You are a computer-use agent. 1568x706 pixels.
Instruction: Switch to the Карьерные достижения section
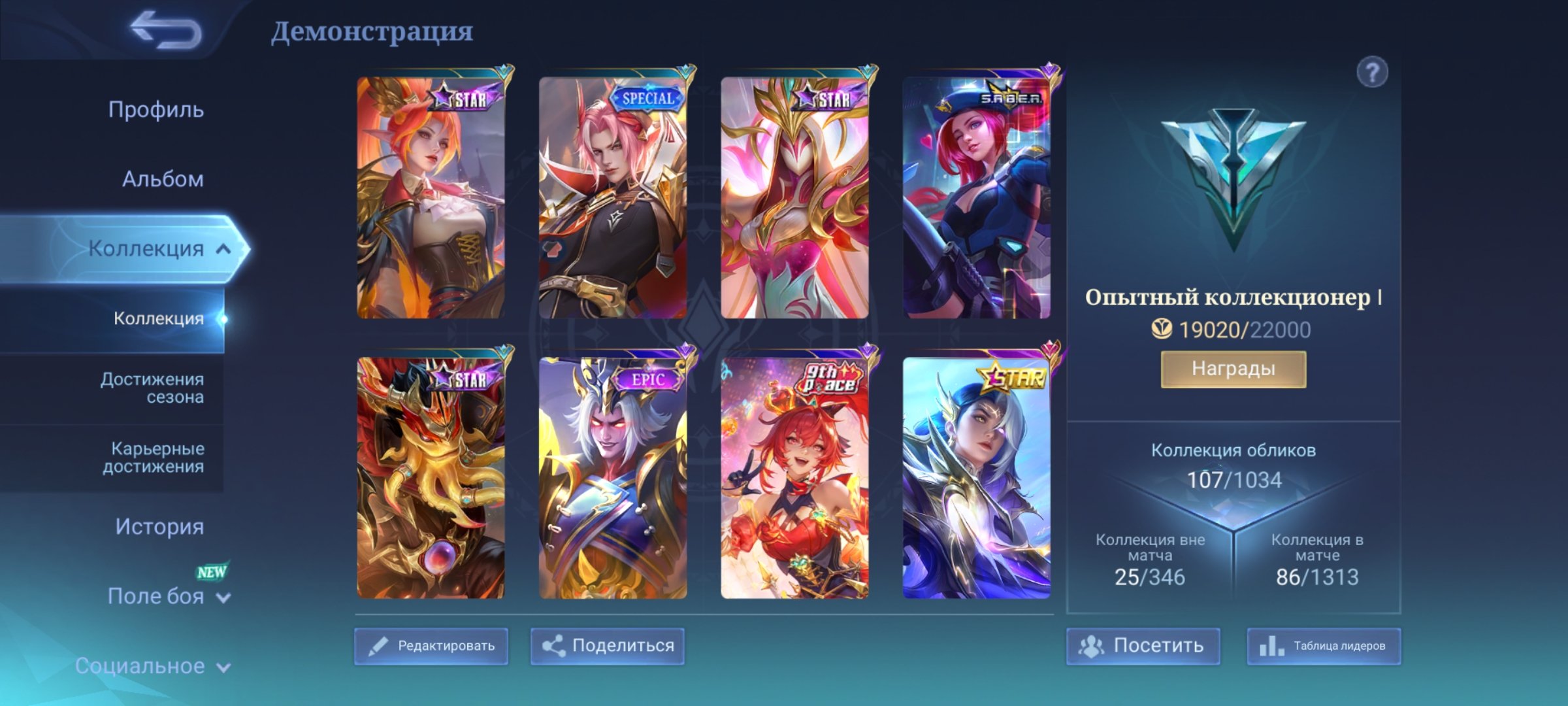[x=155, y=457]
